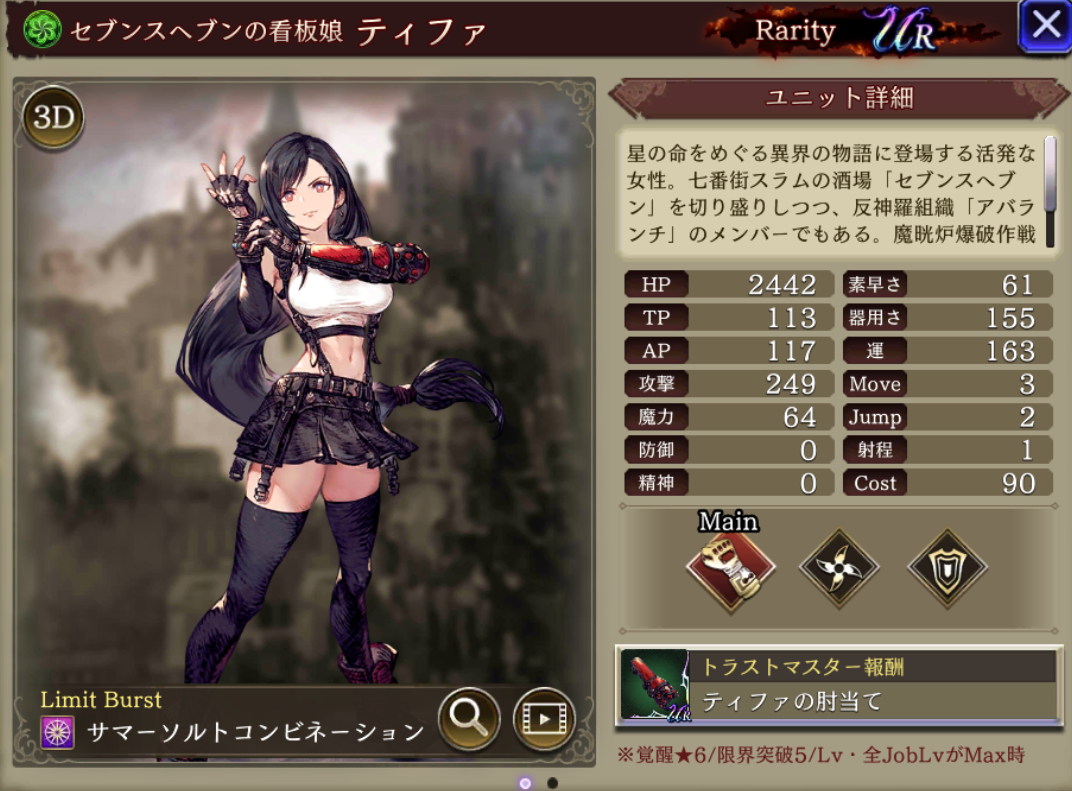Open the Trust Master reward ティファの肘当て
Image resolution: width=1072 pixels, height=791 pixels.
click(x=838, y=685)
